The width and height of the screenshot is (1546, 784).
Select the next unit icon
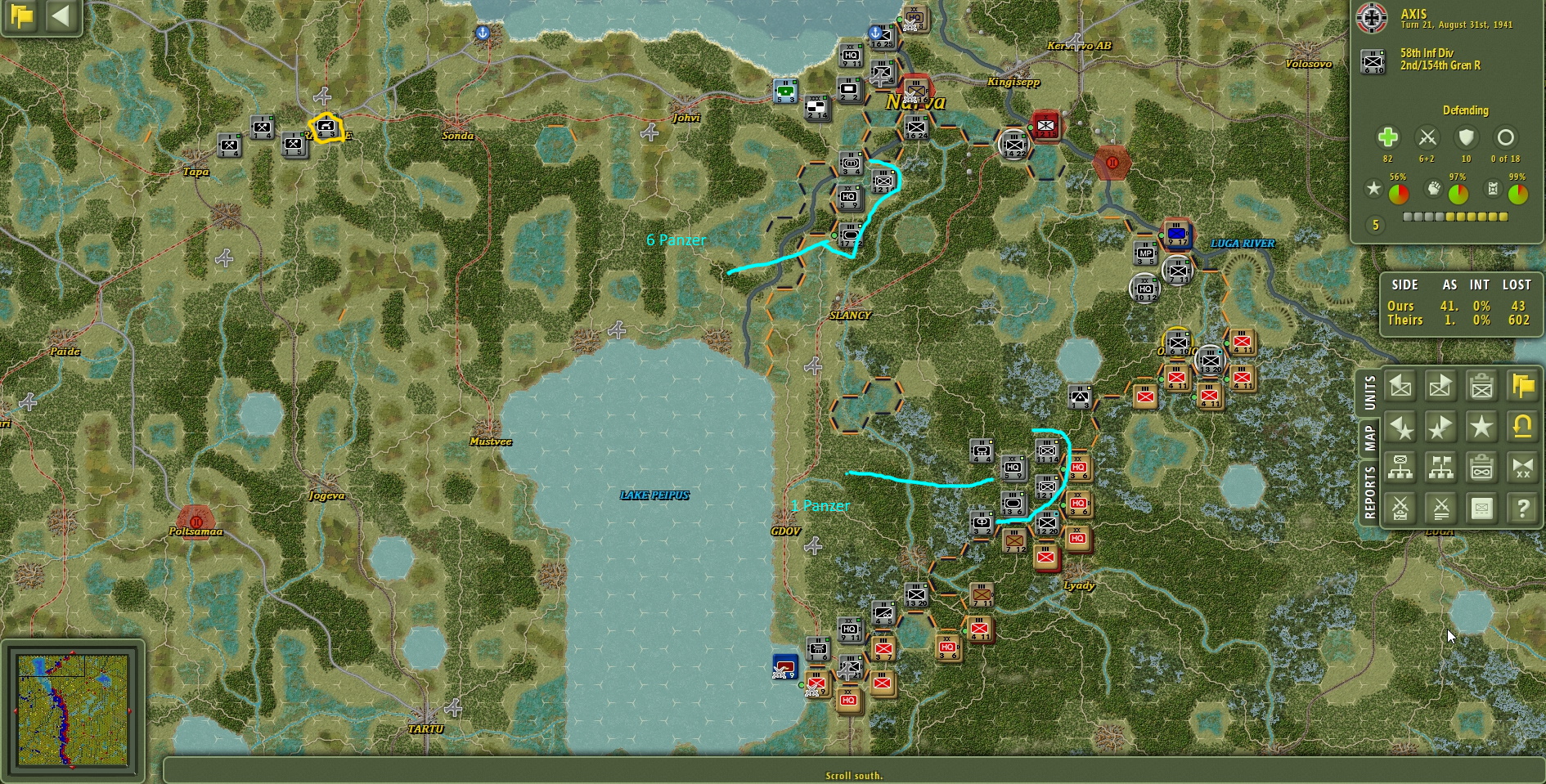1440,386
